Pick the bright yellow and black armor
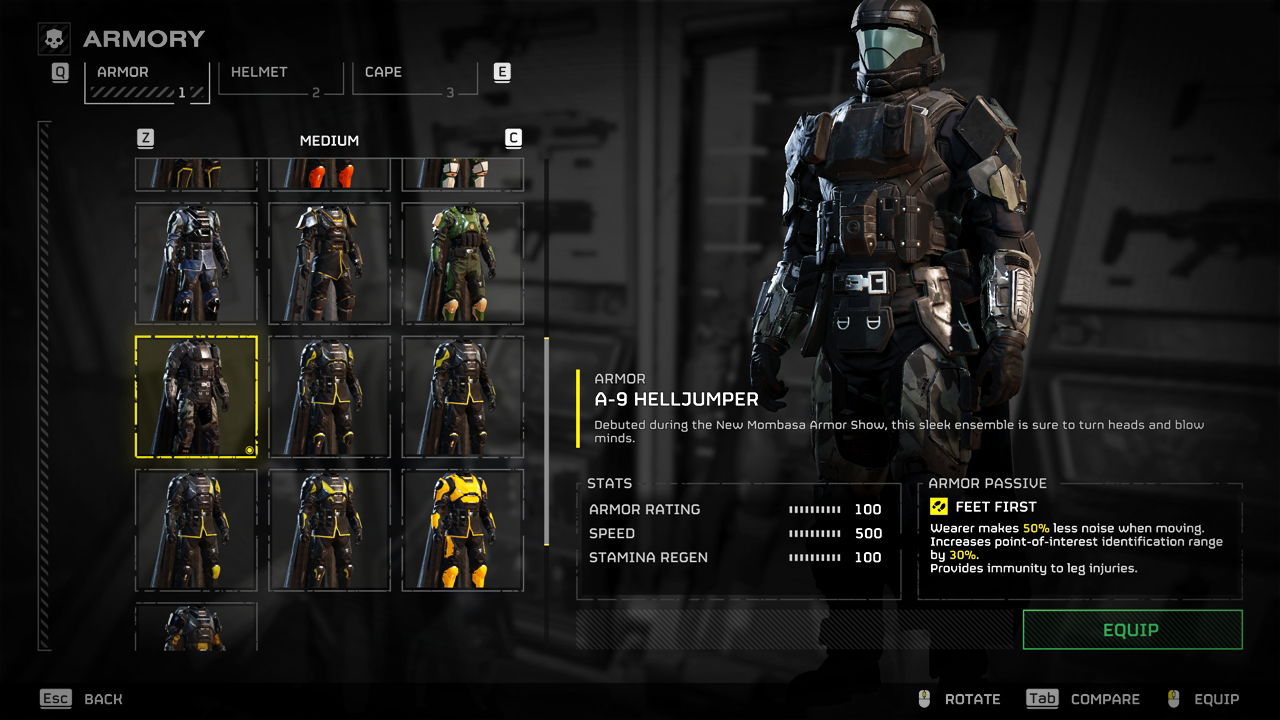The height and width of the screenshot is (720, 1280). [x=462, y=529]
